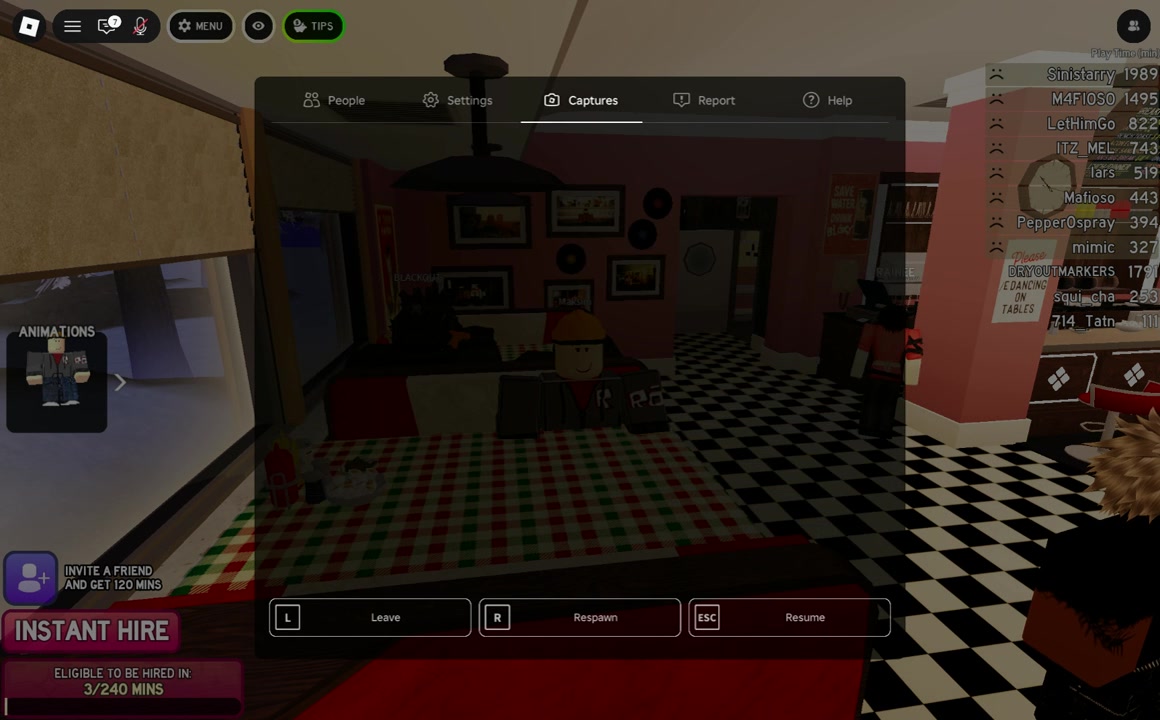Select the Captures tab

click(x=581, y=100)
